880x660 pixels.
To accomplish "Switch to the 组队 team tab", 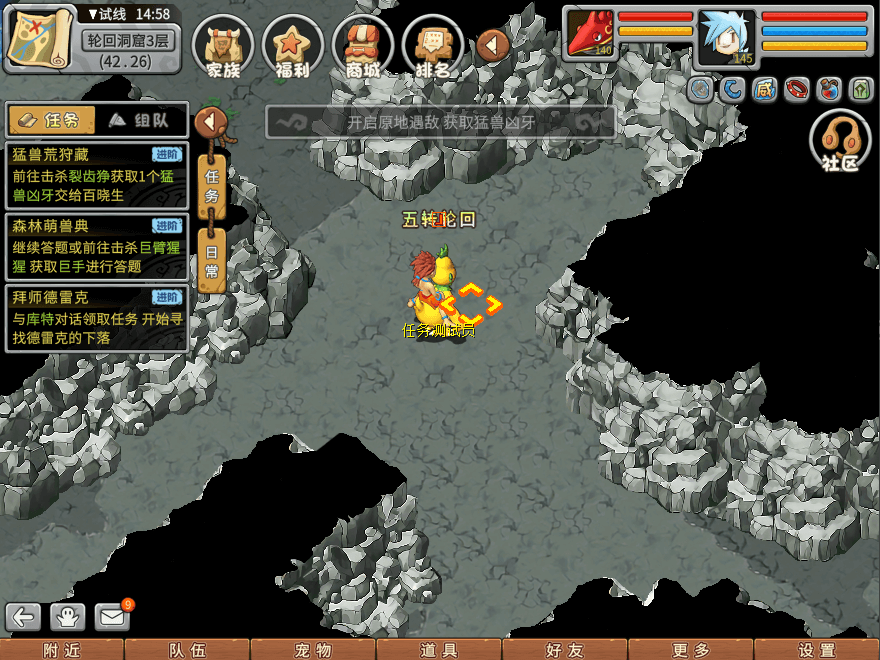I will pyautogui.click(x=142, y=121).
